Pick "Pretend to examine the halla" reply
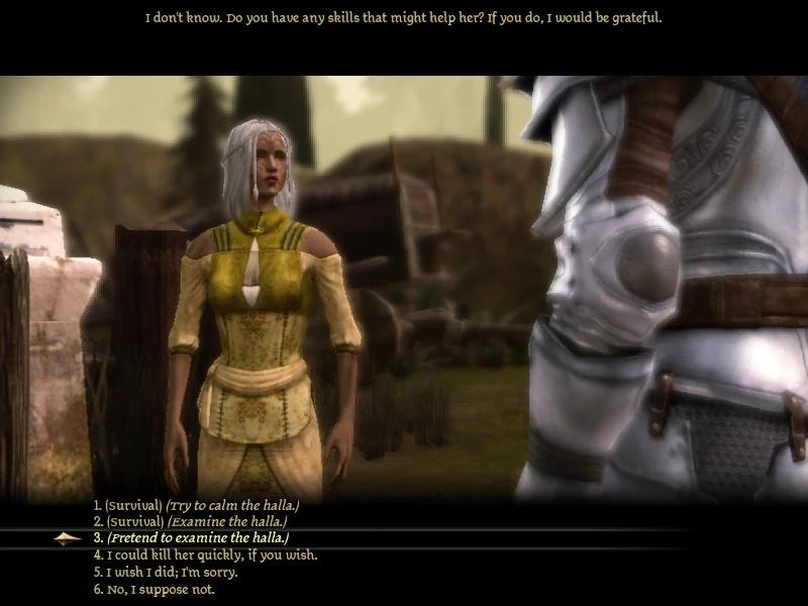Image resolution: width=808 pixels, height=606 pixels. (x=191, y=538)
